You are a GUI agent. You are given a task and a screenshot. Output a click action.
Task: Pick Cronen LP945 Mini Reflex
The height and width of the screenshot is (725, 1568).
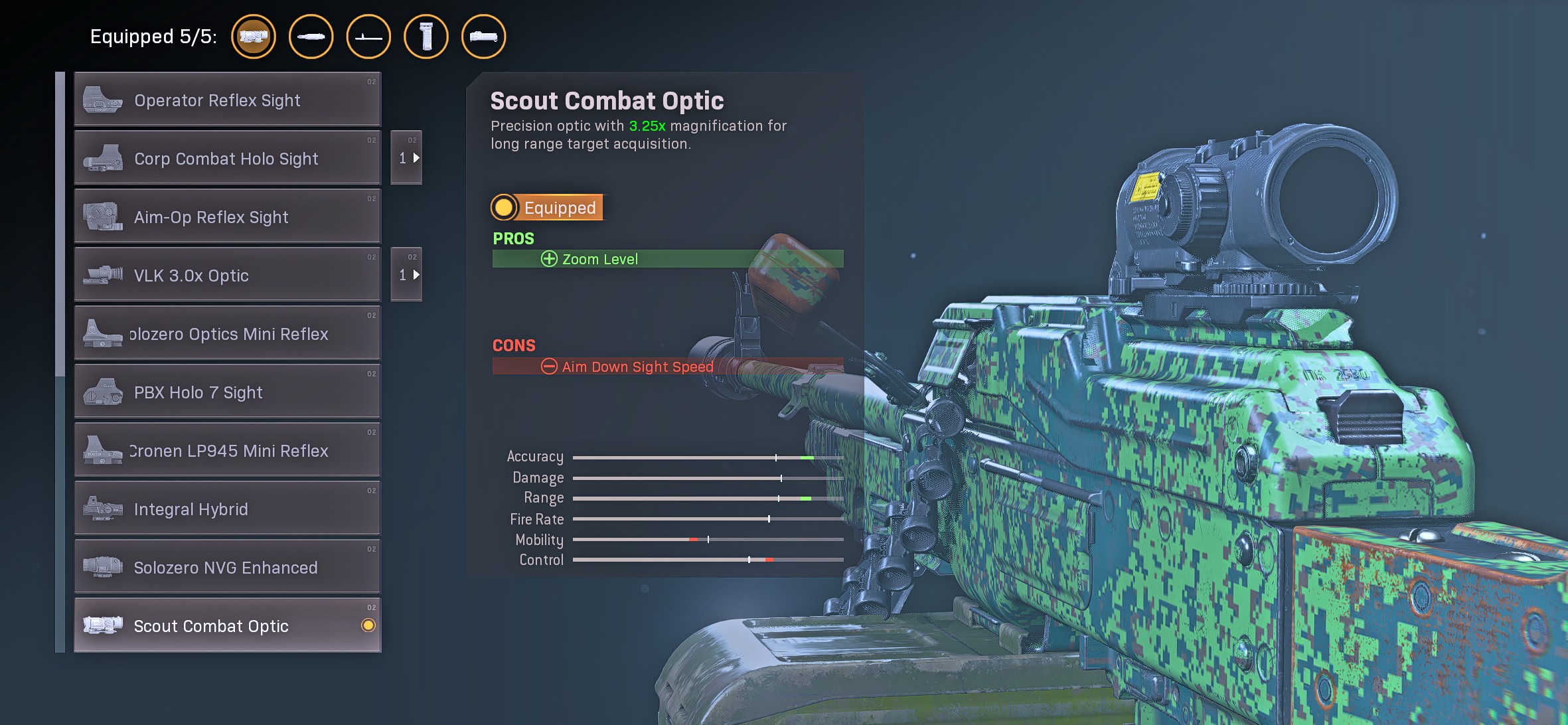227,451
